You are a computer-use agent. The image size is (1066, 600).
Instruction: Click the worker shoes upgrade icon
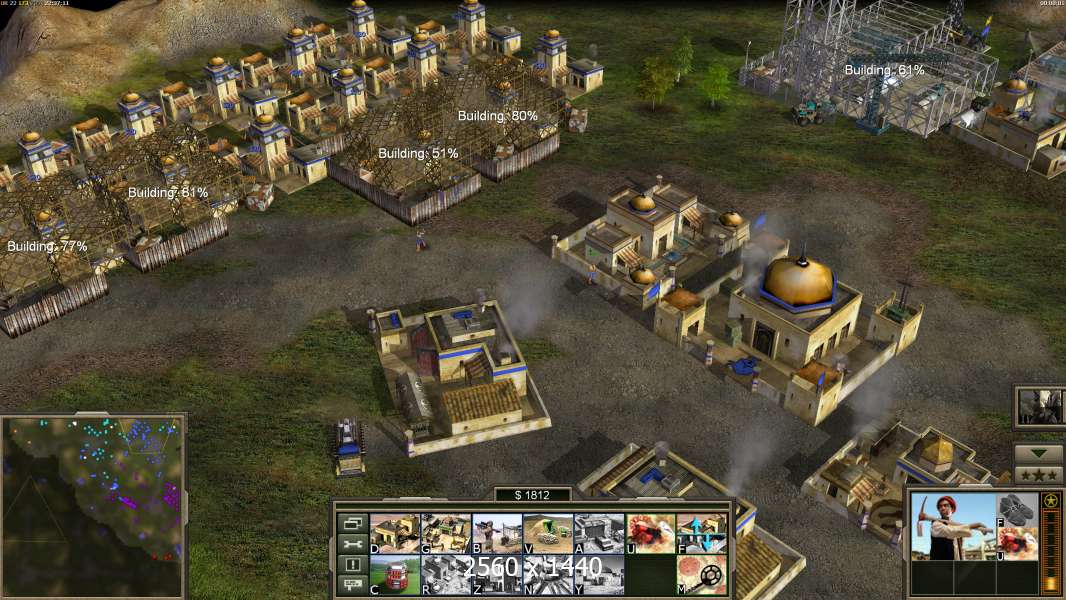[1017, 508]
